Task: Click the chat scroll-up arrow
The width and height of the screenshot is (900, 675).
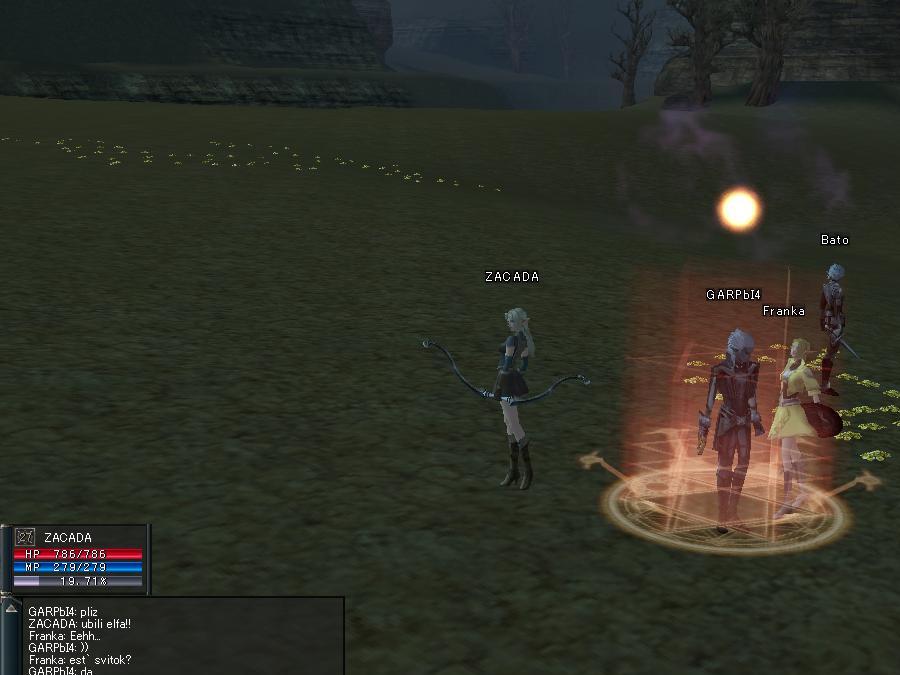Action: point(11,608)
